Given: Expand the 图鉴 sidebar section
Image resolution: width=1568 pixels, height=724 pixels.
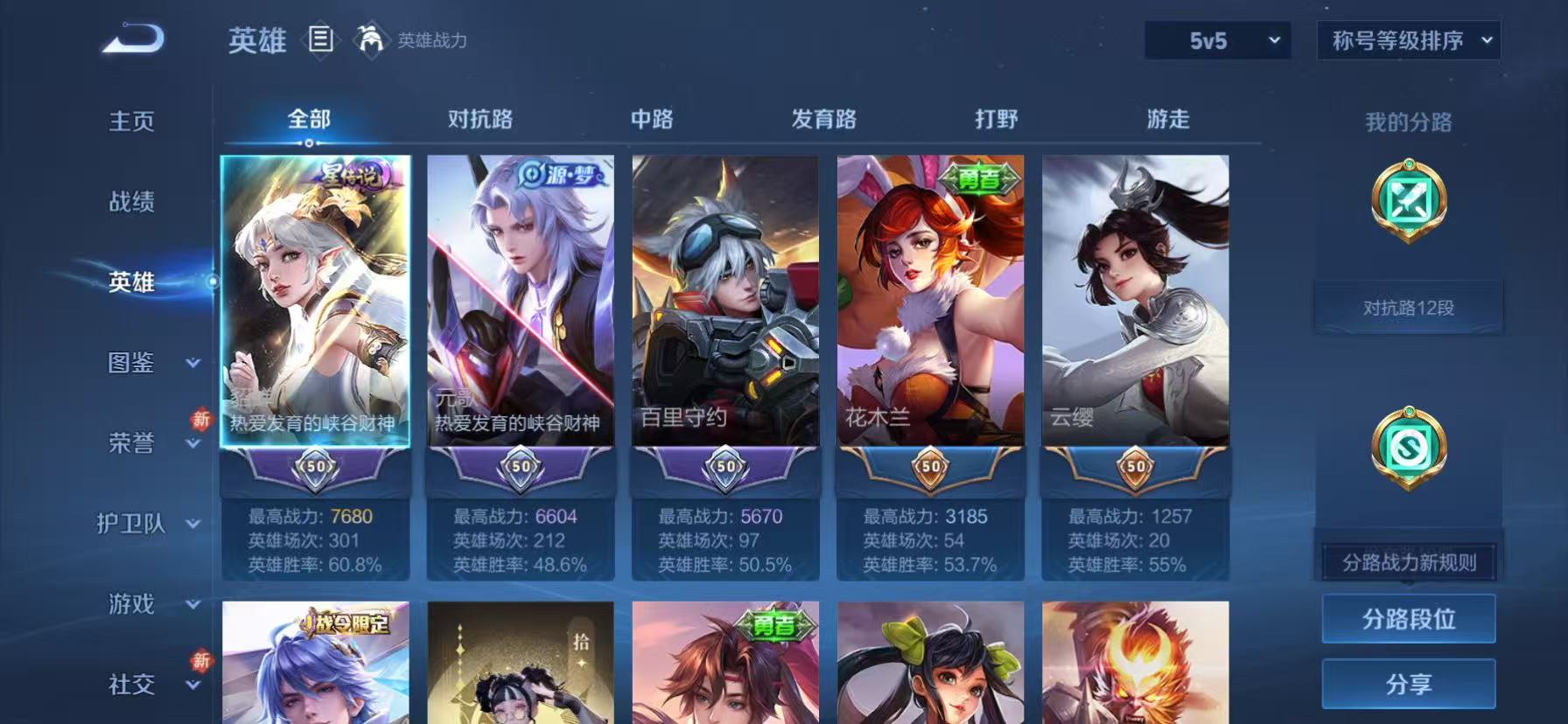Looking at the screenshot, I should 140,364.
